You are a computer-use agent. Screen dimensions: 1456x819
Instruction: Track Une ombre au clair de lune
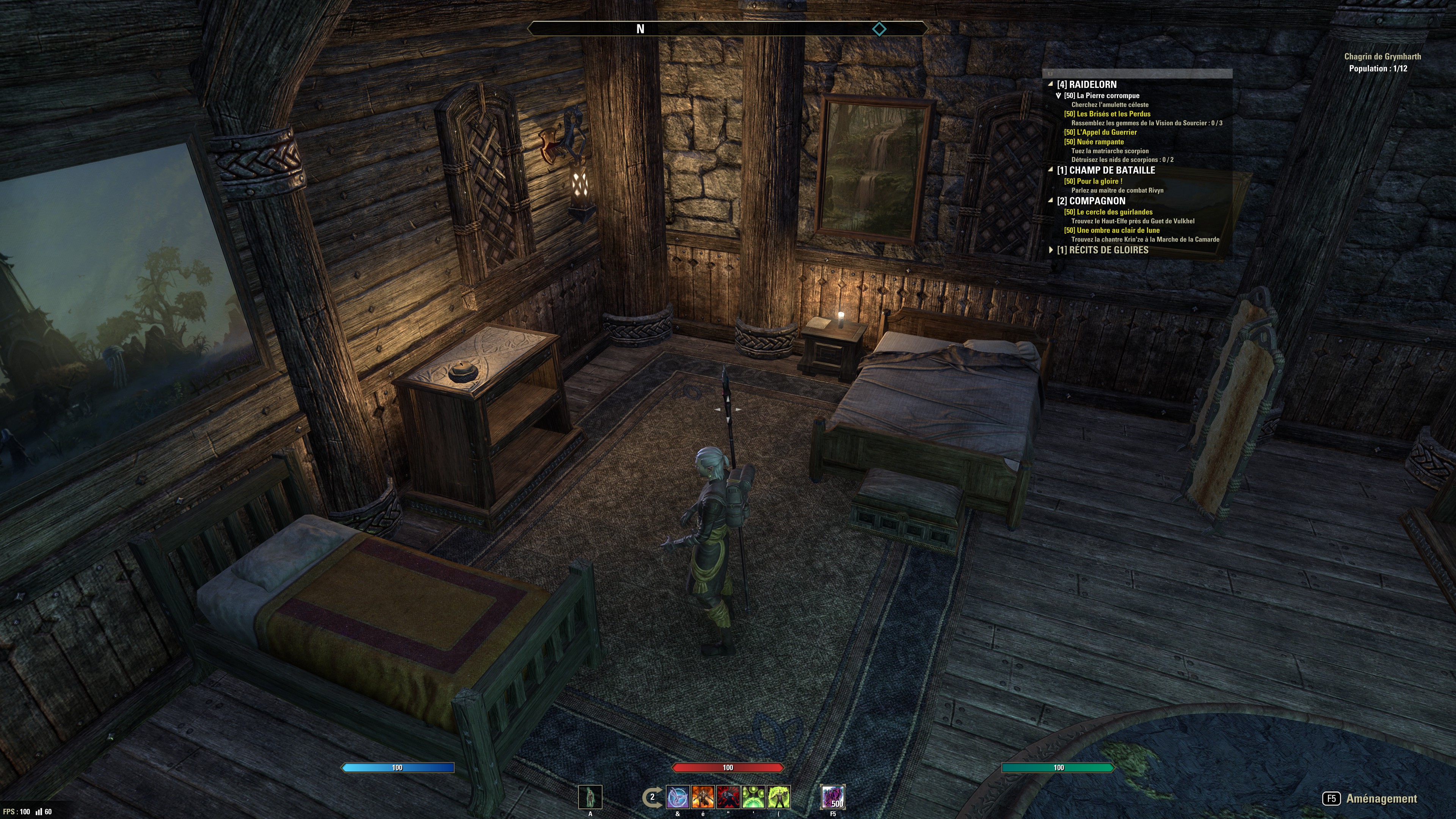pos(1111,231)
